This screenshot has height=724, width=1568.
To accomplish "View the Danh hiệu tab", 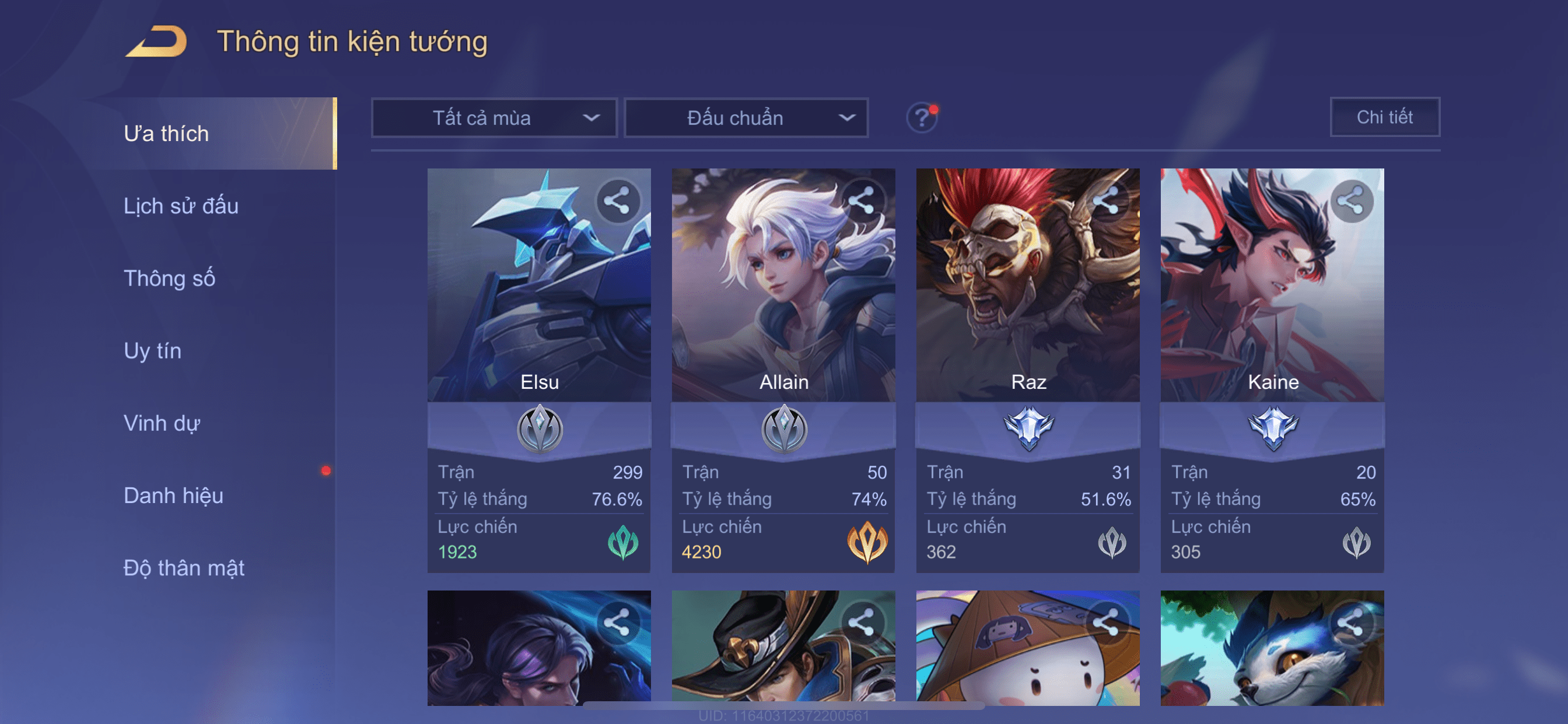I will (x=173, y=495).
